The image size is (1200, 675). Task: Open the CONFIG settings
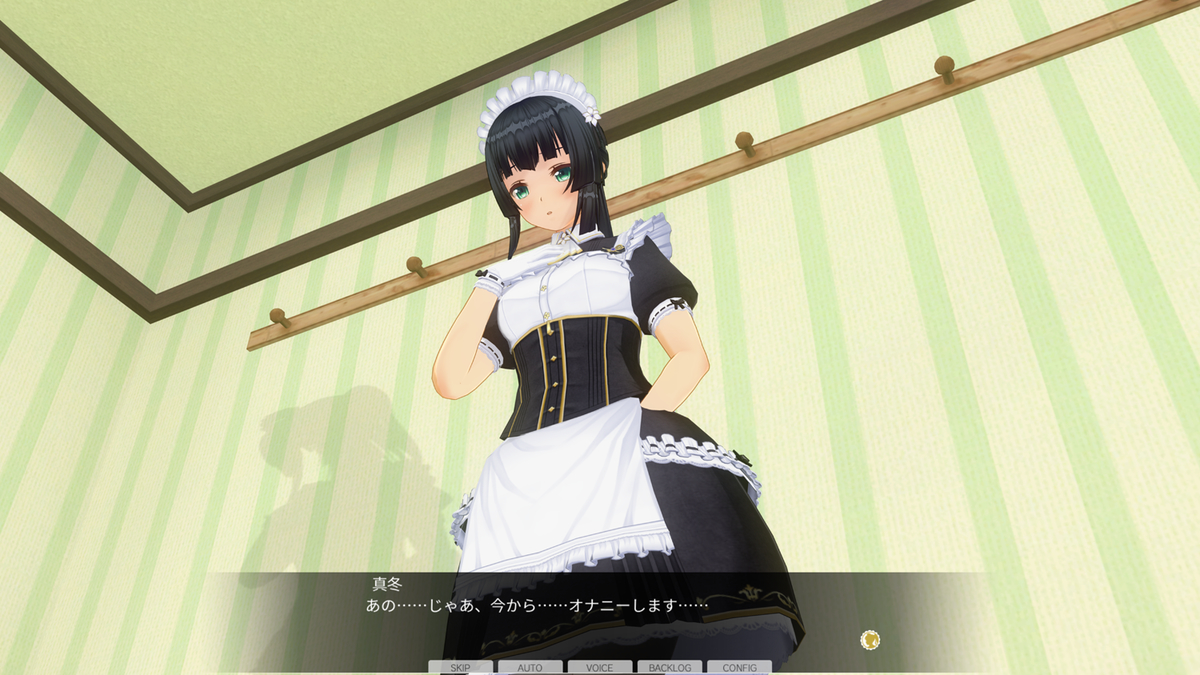(x=739, y=667)
